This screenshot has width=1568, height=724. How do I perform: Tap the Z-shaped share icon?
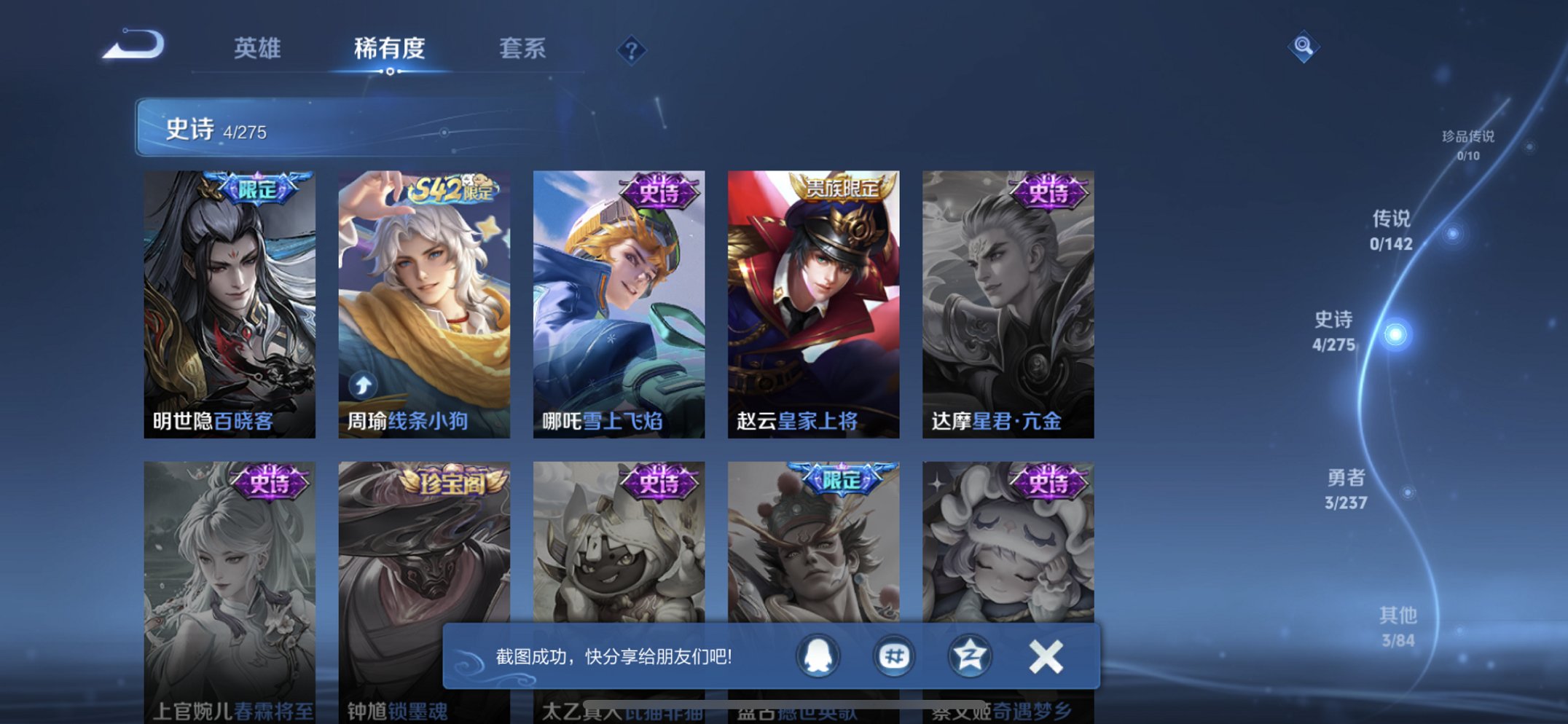[x=971, y=656]
